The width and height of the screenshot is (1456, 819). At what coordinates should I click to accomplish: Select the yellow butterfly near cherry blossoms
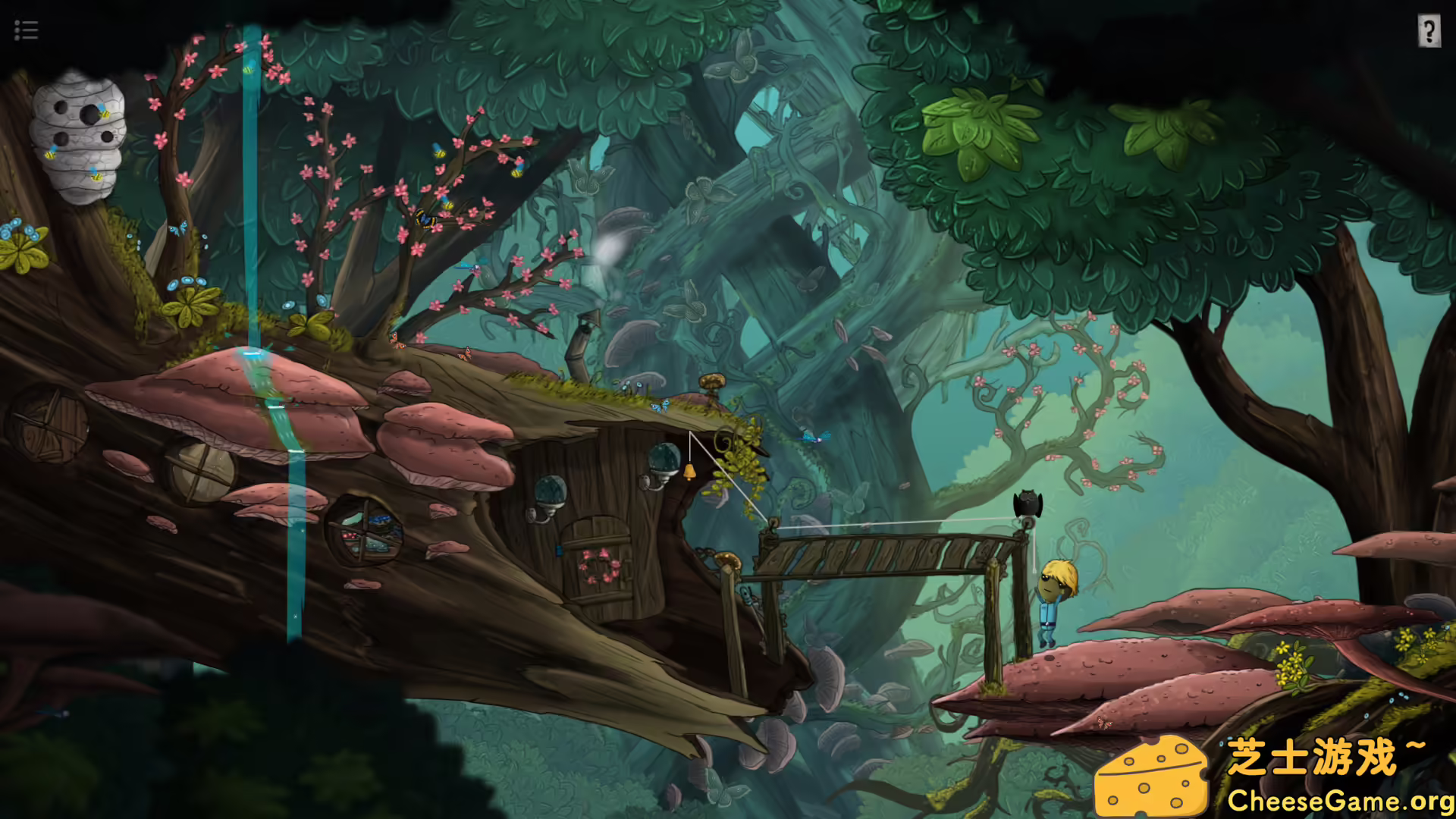[425, 216]
